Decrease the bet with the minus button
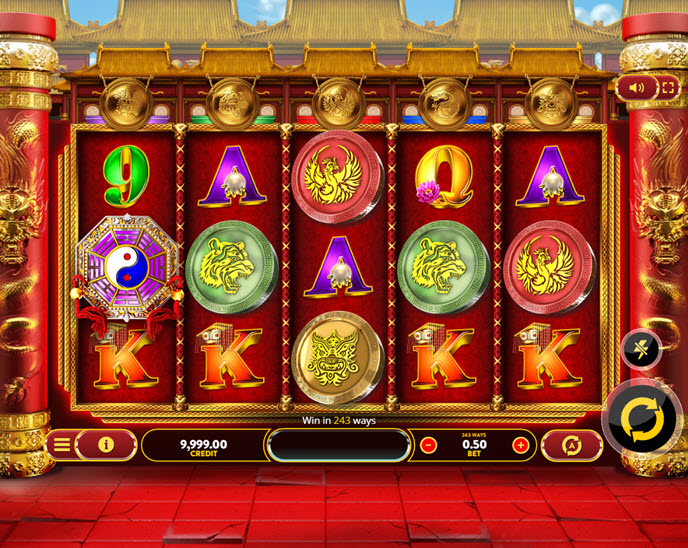The height and width of the screenshot is (548, 688). (428, 445)
